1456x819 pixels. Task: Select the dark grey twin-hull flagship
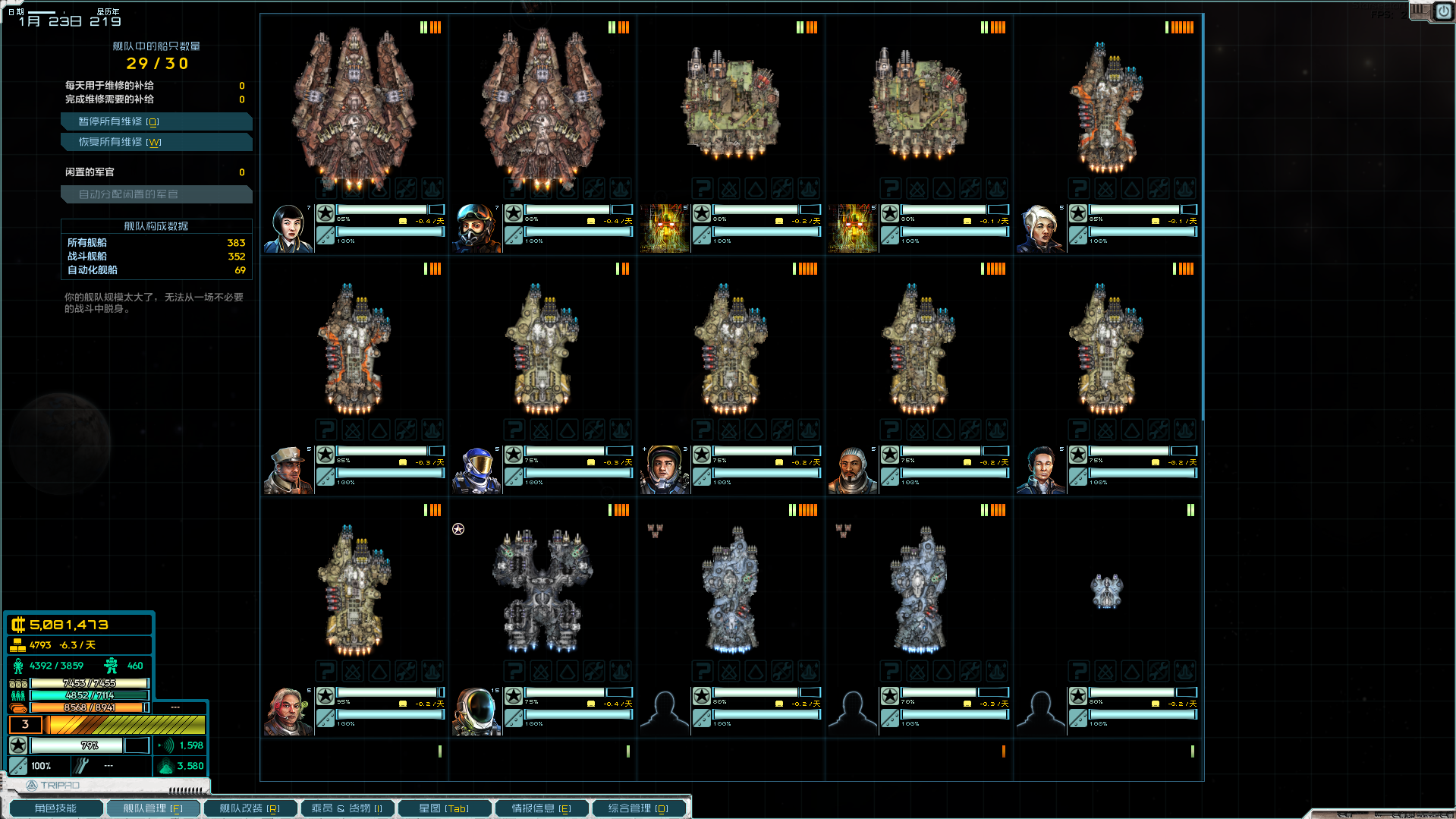click(x=542, y=591)
